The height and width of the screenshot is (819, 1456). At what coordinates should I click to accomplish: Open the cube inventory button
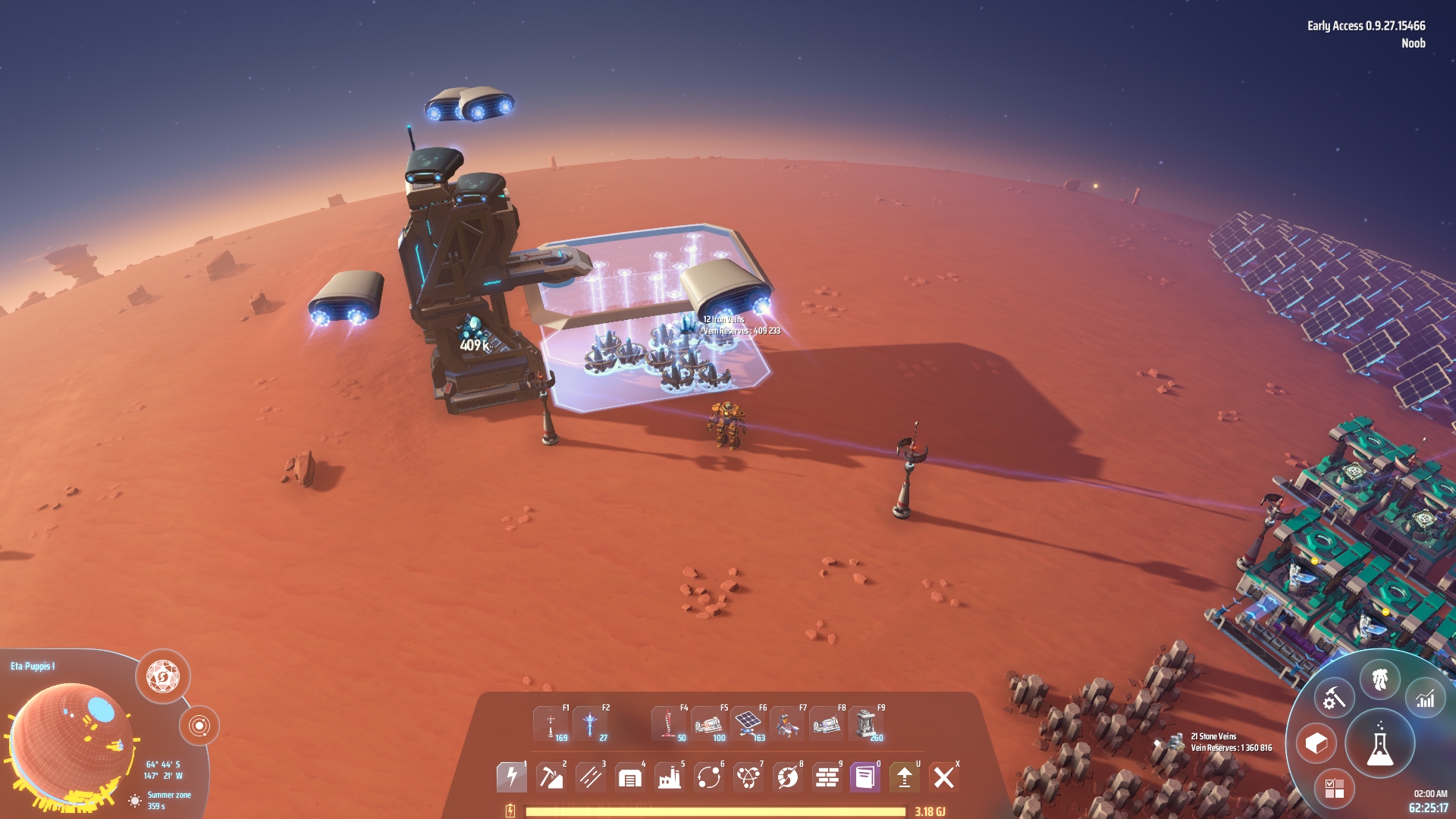pos(1316,744)
